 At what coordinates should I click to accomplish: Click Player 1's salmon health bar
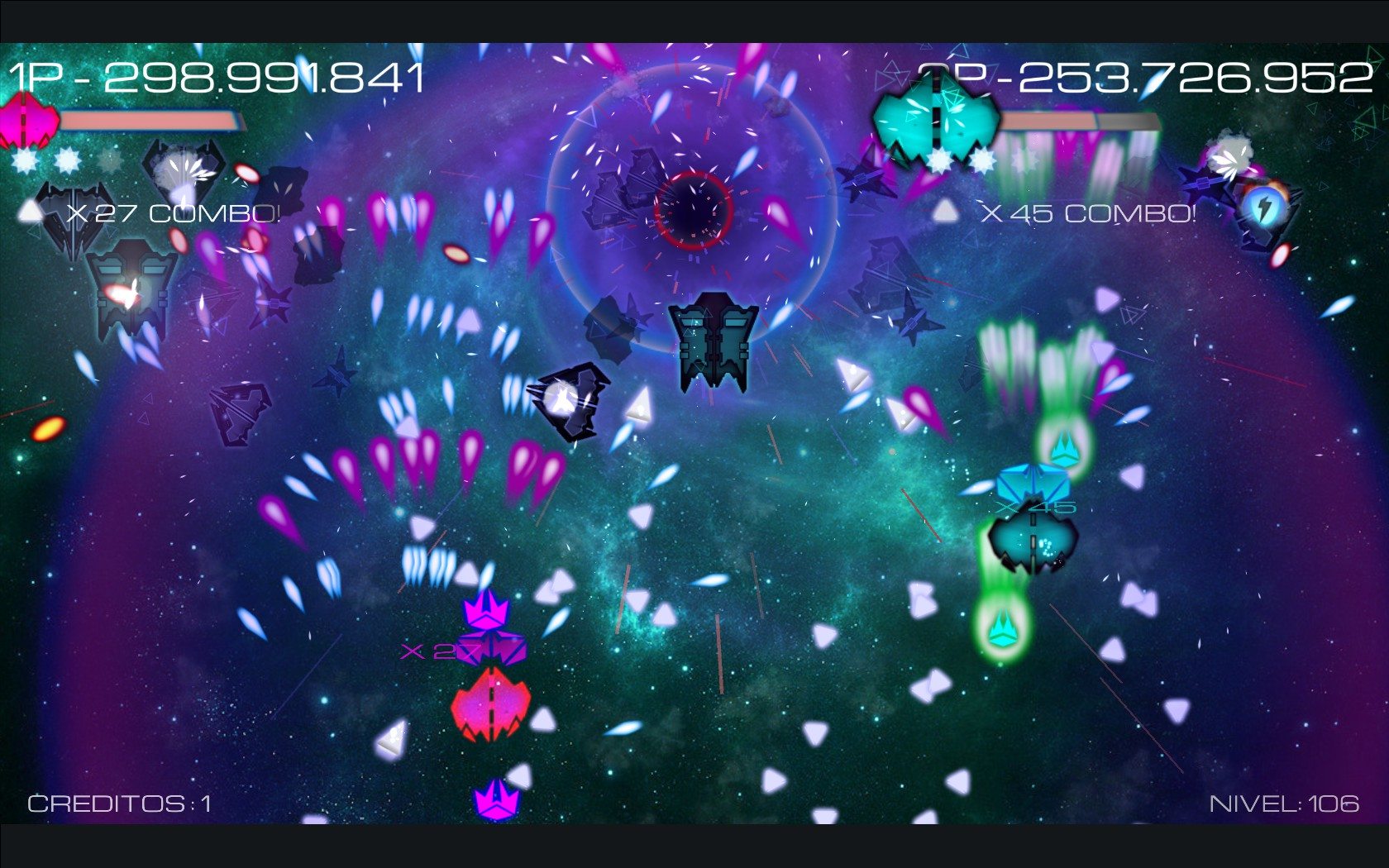(149, 118)
